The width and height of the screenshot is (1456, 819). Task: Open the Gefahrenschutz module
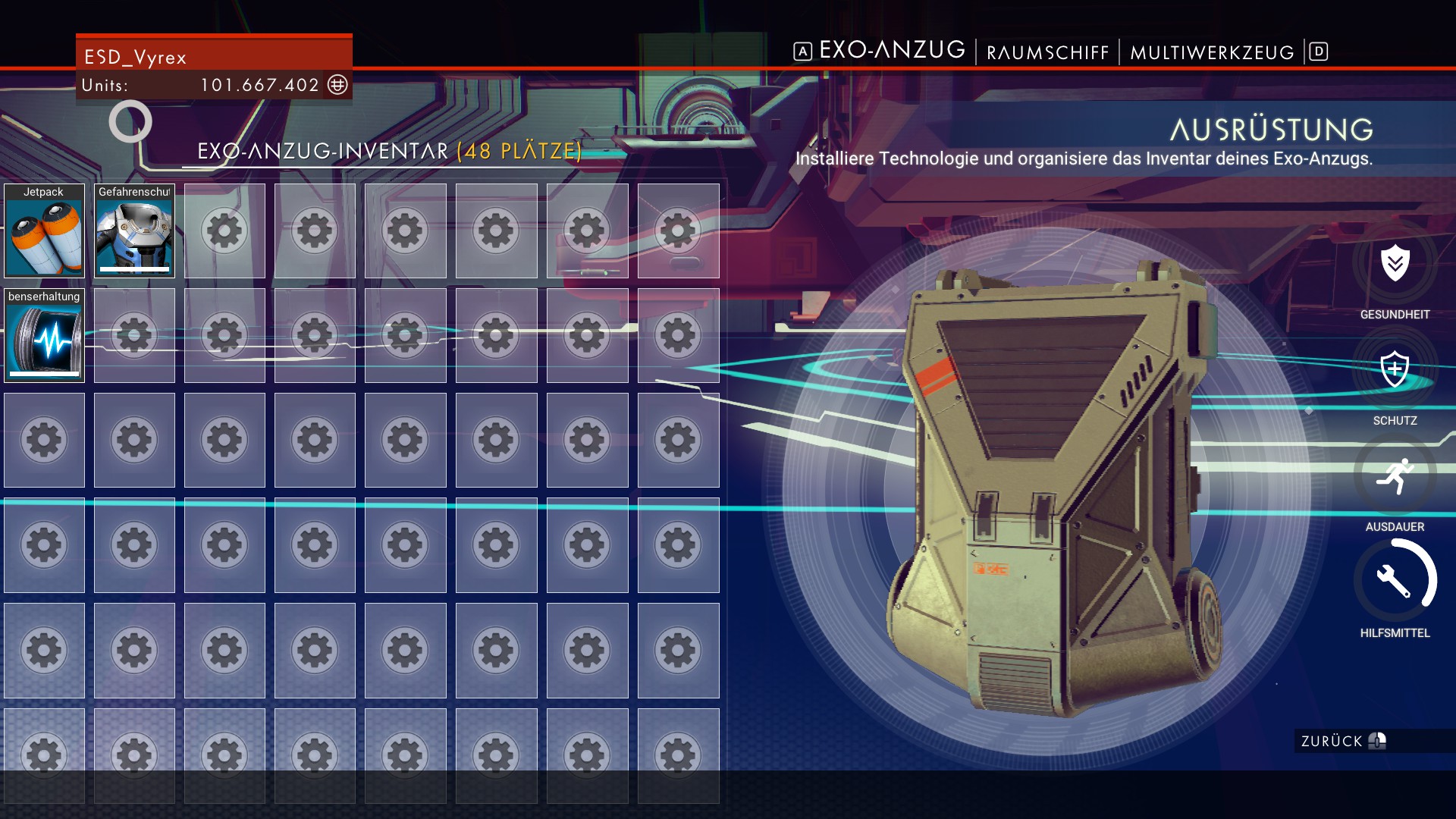133,230
